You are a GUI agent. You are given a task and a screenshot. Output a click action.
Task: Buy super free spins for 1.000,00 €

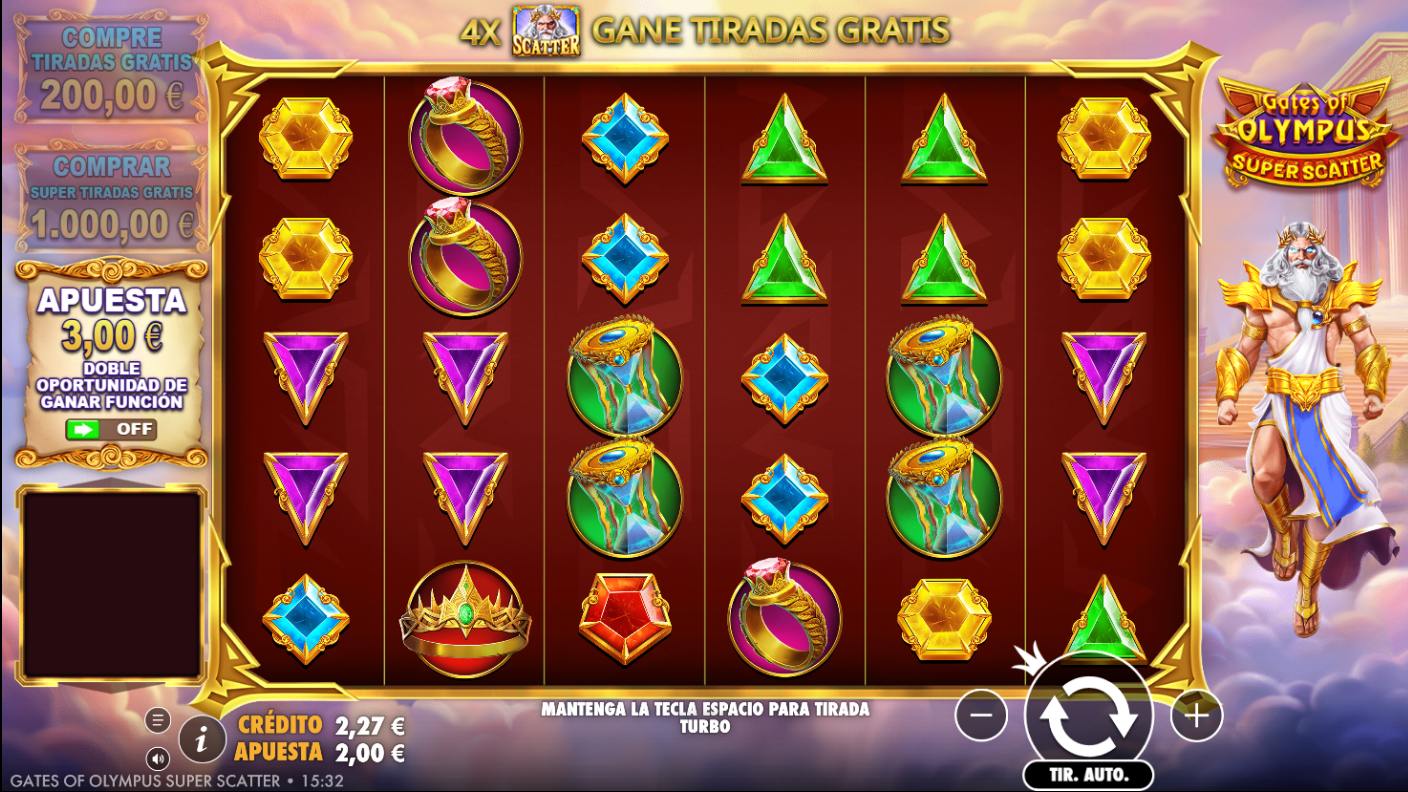point(110,198)
